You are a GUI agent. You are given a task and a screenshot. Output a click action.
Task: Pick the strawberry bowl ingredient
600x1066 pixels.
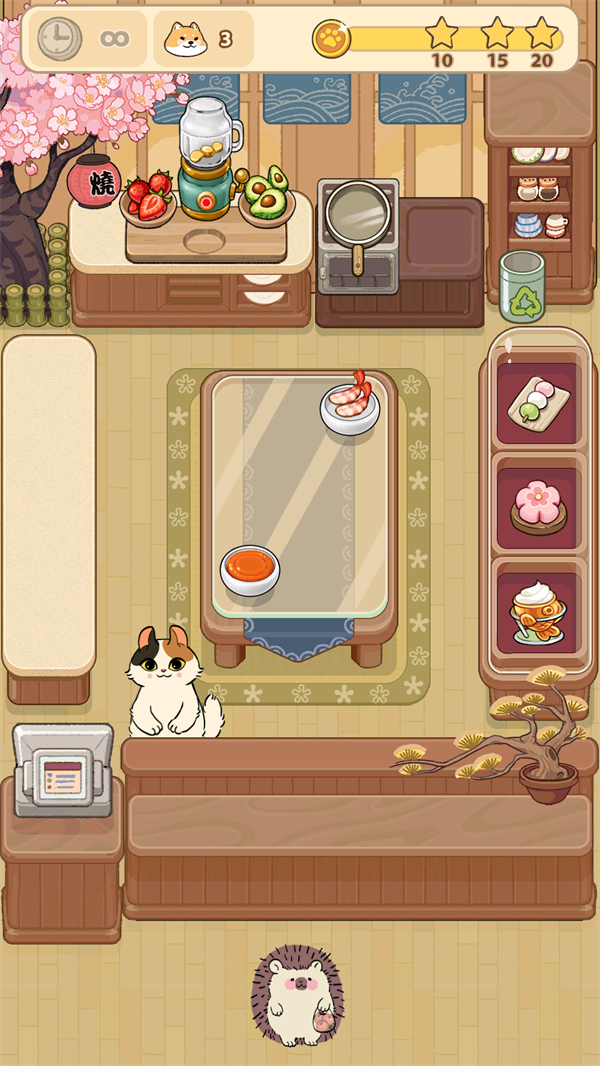click(148, 198)
